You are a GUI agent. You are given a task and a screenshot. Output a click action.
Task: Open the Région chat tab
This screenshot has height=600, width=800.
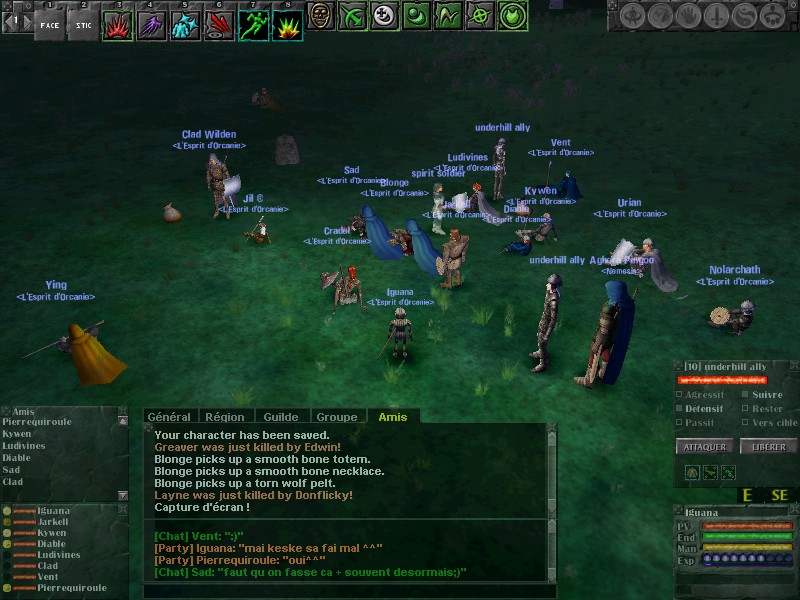click(225, 417)
